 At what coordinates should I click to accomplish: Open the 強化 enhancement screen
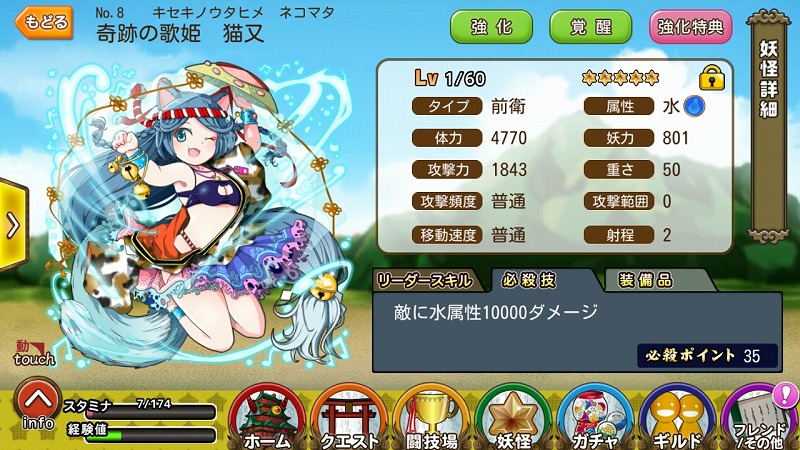pyautogui.click(x=491, y=26)
